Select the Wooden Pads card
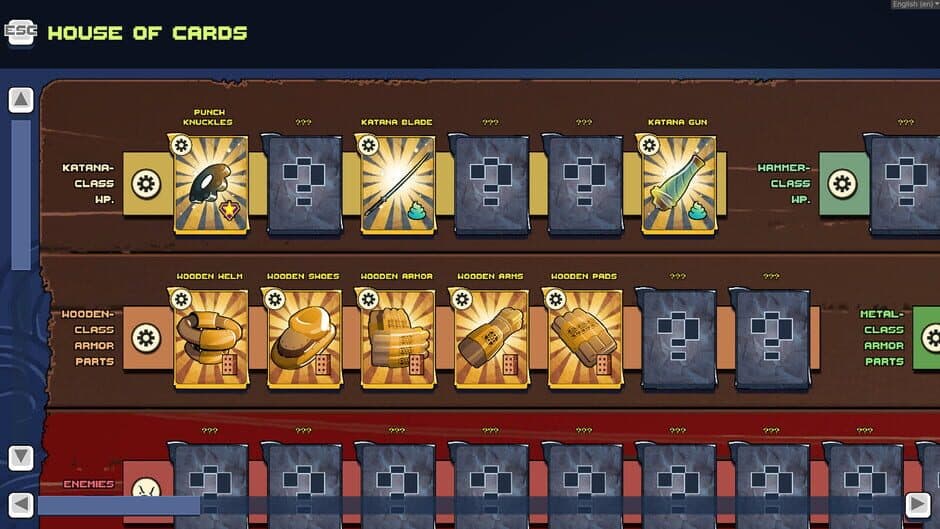This screenshot has height=529, width=940. click(x=585, y=338)
